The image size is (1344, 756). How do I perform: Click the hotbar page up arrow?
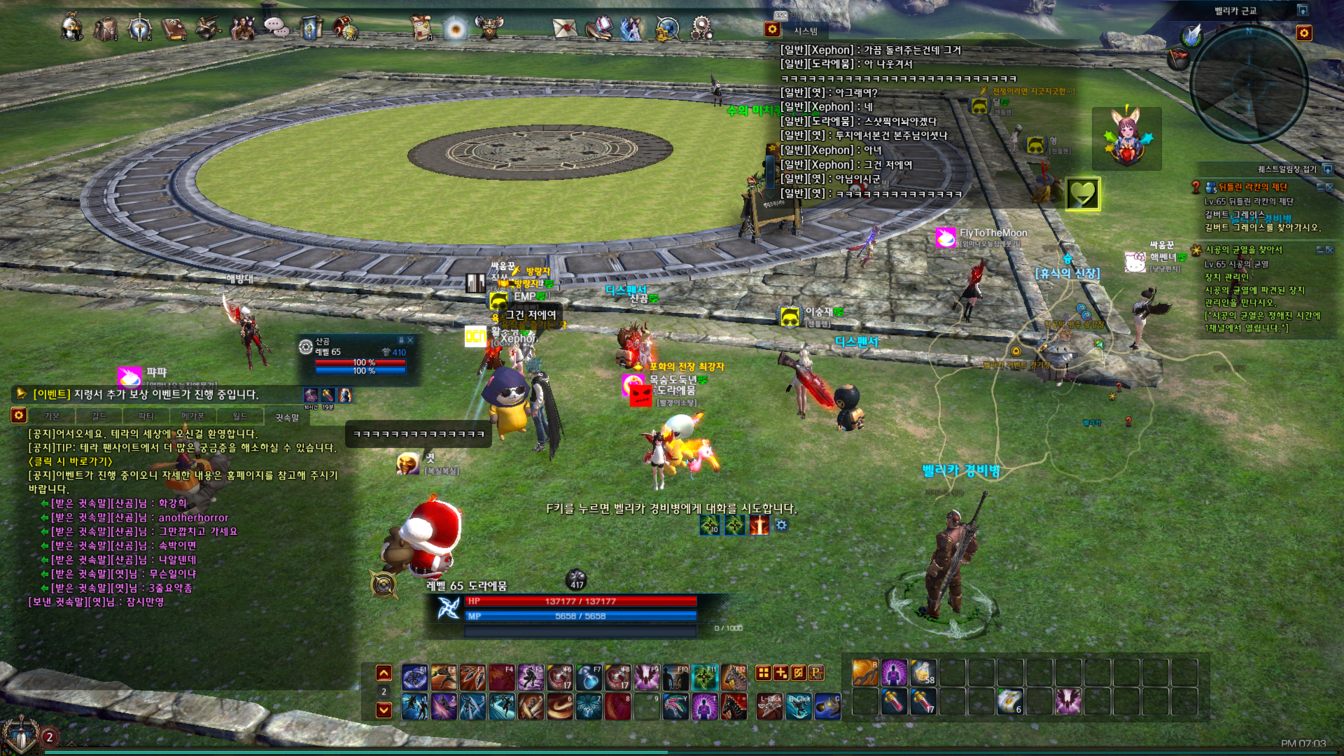(384, 673)
